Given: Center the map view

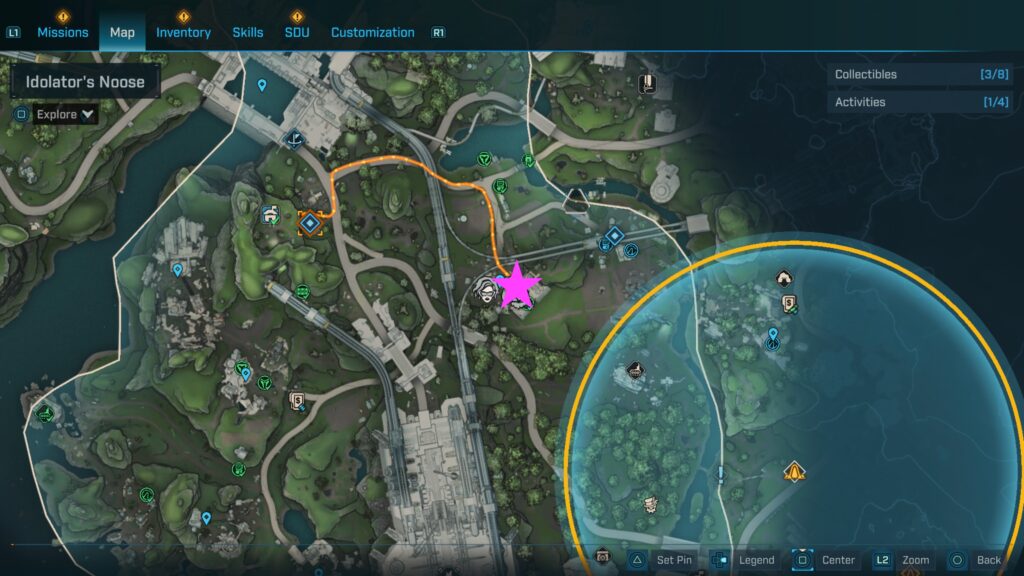Looking at the screenshot, I should 826,560.
